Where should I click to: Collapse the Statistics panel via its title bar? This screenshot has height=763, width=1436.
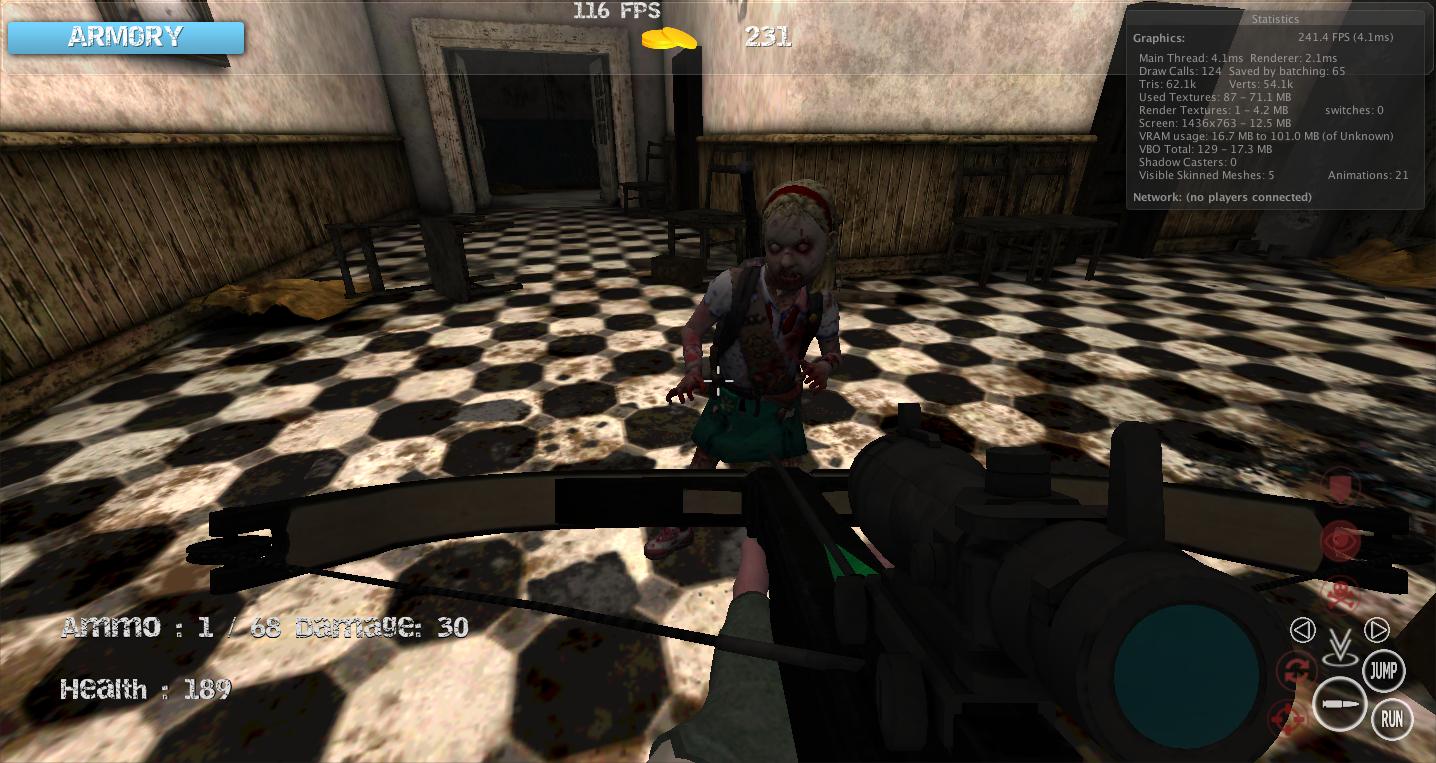pyautogui.click(x=1274, y=18)
